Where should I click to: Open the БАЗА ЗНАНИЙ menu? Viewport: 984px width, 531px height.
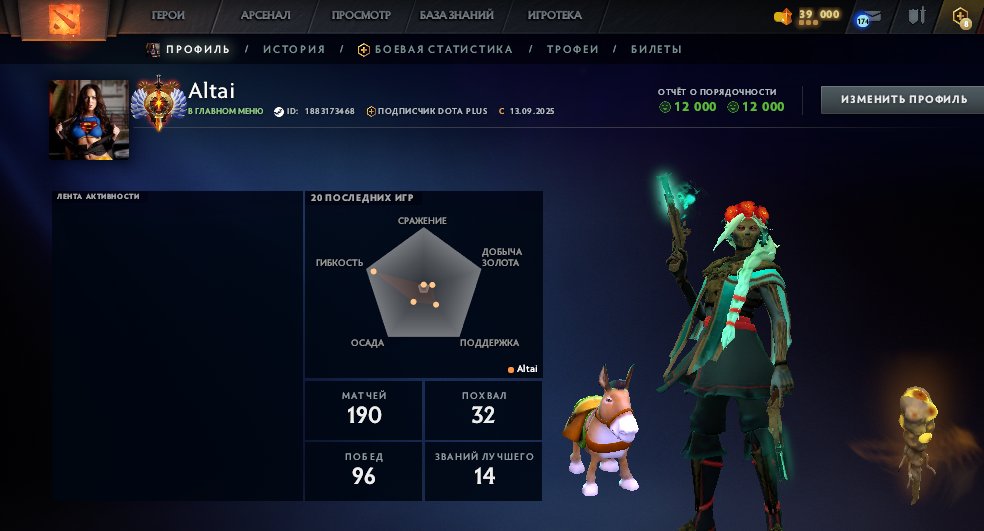click(x=455, y=16)
